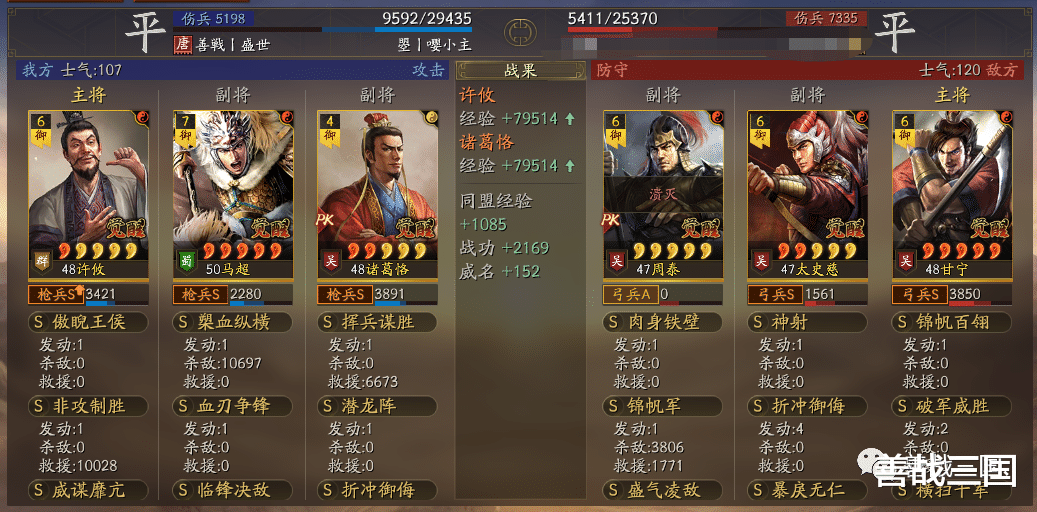Open the 非攻制胜 skill details
The image size is (1037, 512).
[88, 406]
